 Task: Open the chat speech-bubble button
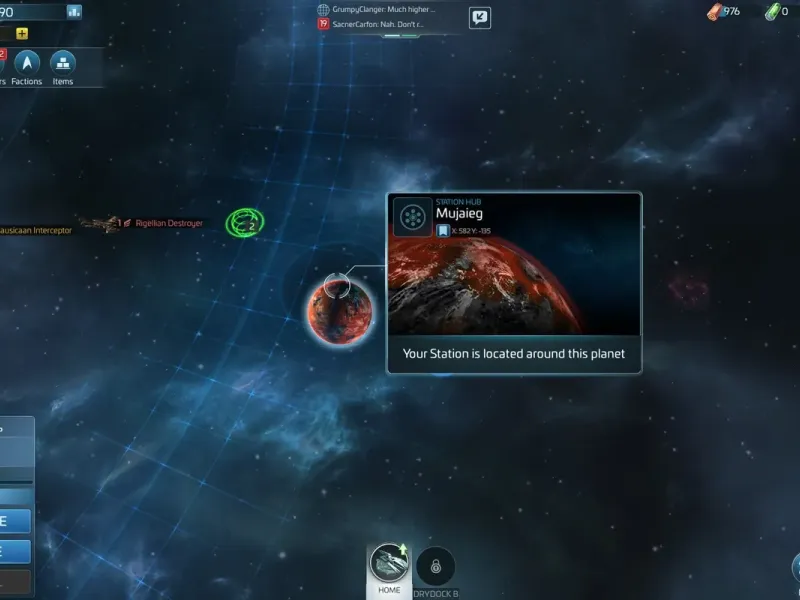480,17
